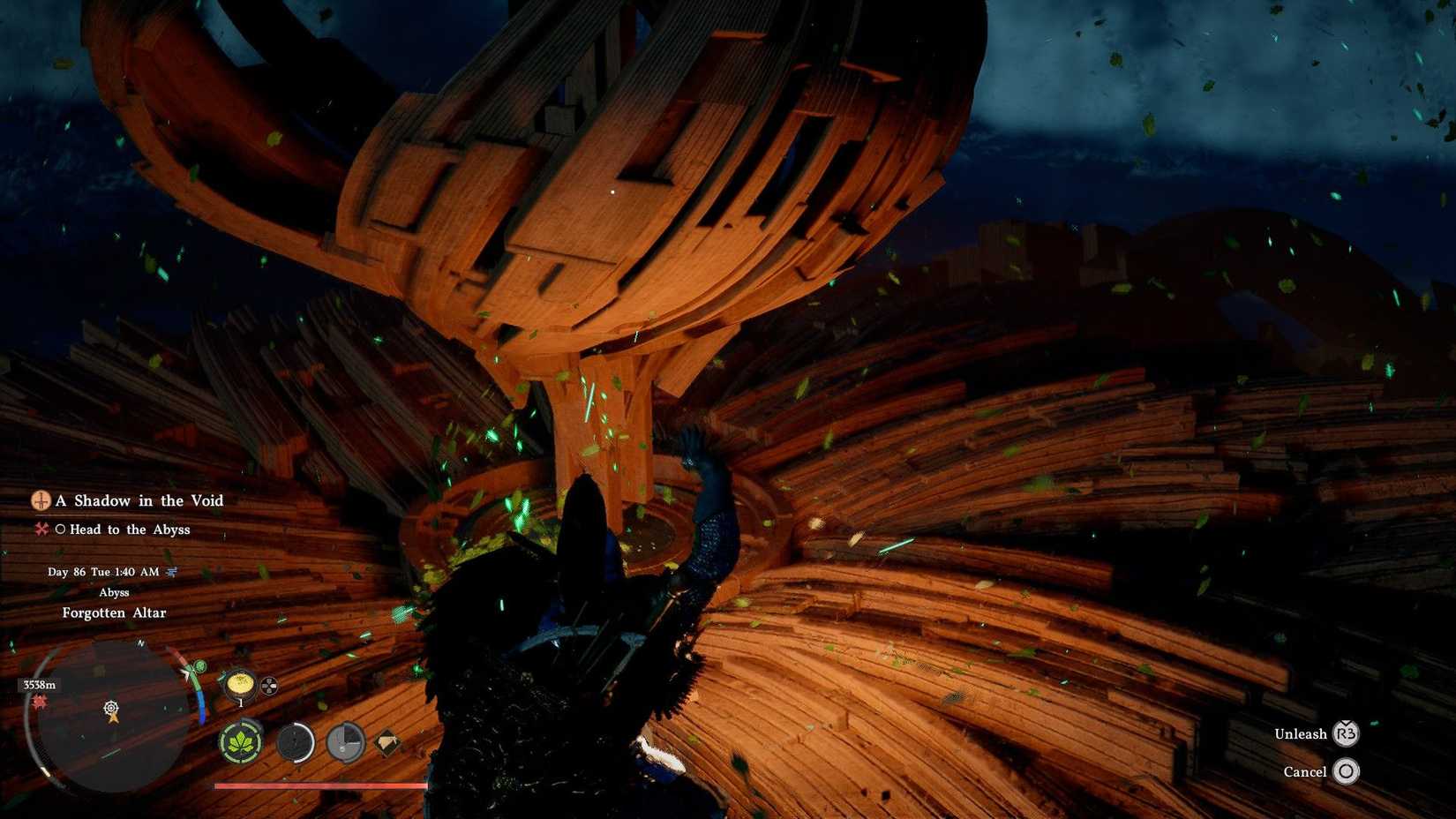Click the darkened second ability cooldown icon
Viewport: 1456px width, 819px height.
[x=296, y=743]
